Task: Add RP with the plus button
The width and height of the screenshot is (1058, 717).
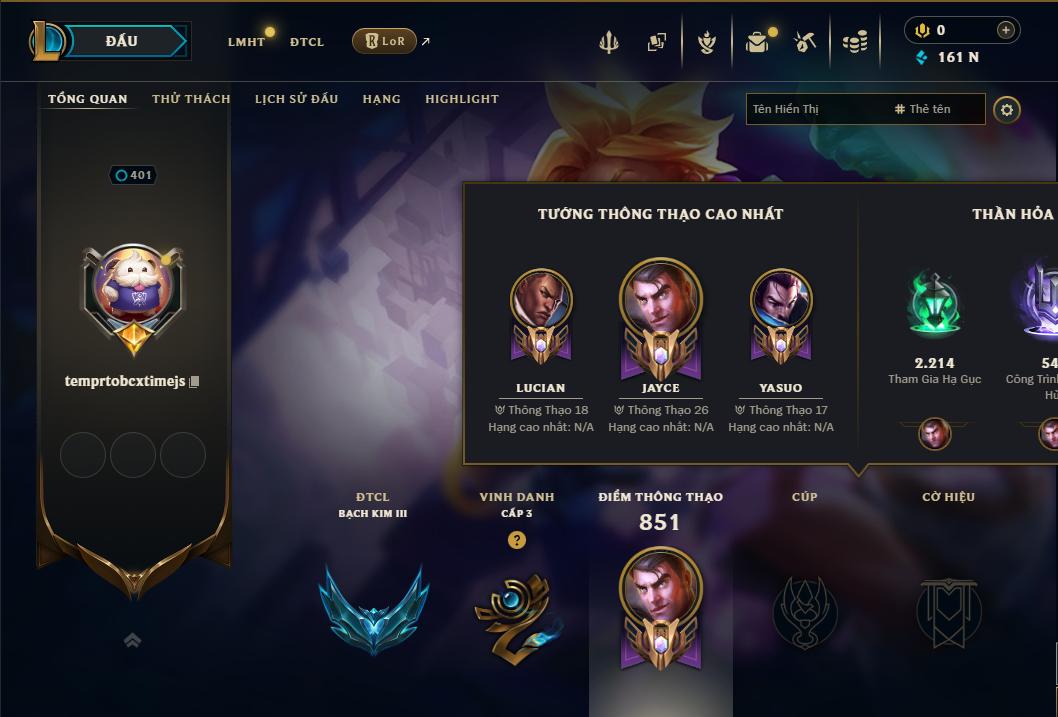Action: coord(1006,30)
